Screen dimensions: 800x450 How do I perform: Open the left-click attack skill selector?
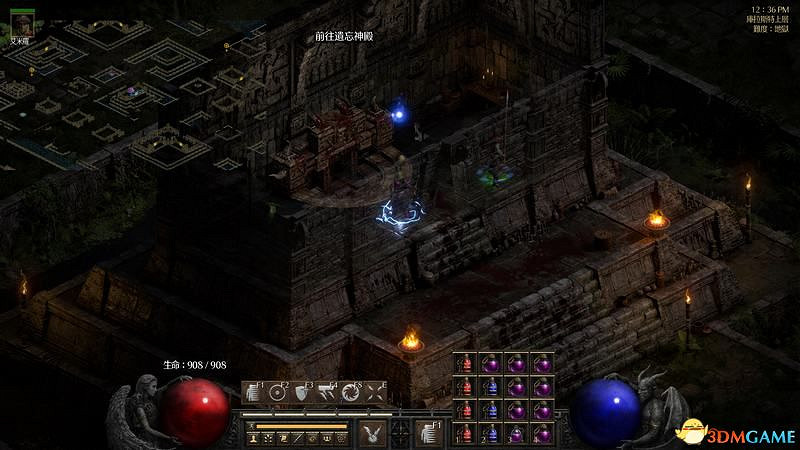[372, 432]
